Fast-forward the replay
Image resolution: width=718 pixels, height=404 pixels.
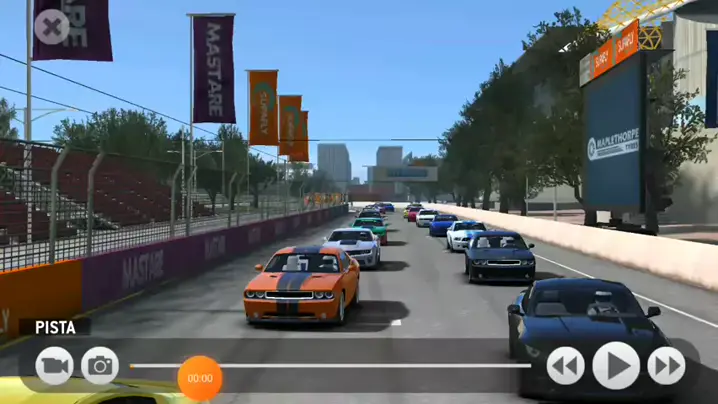tap(666, 366)
